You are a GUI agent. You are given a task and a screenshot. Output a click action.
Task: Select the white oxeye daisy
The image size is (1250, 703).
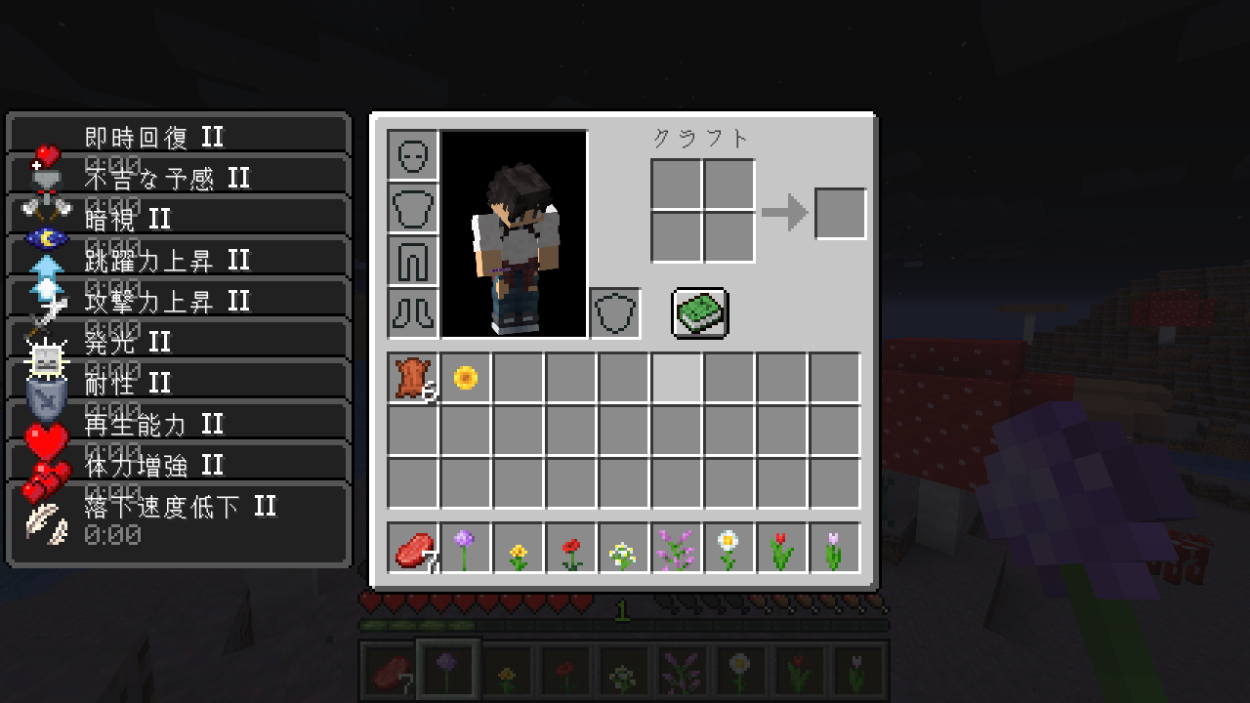(x=729, y=548)
